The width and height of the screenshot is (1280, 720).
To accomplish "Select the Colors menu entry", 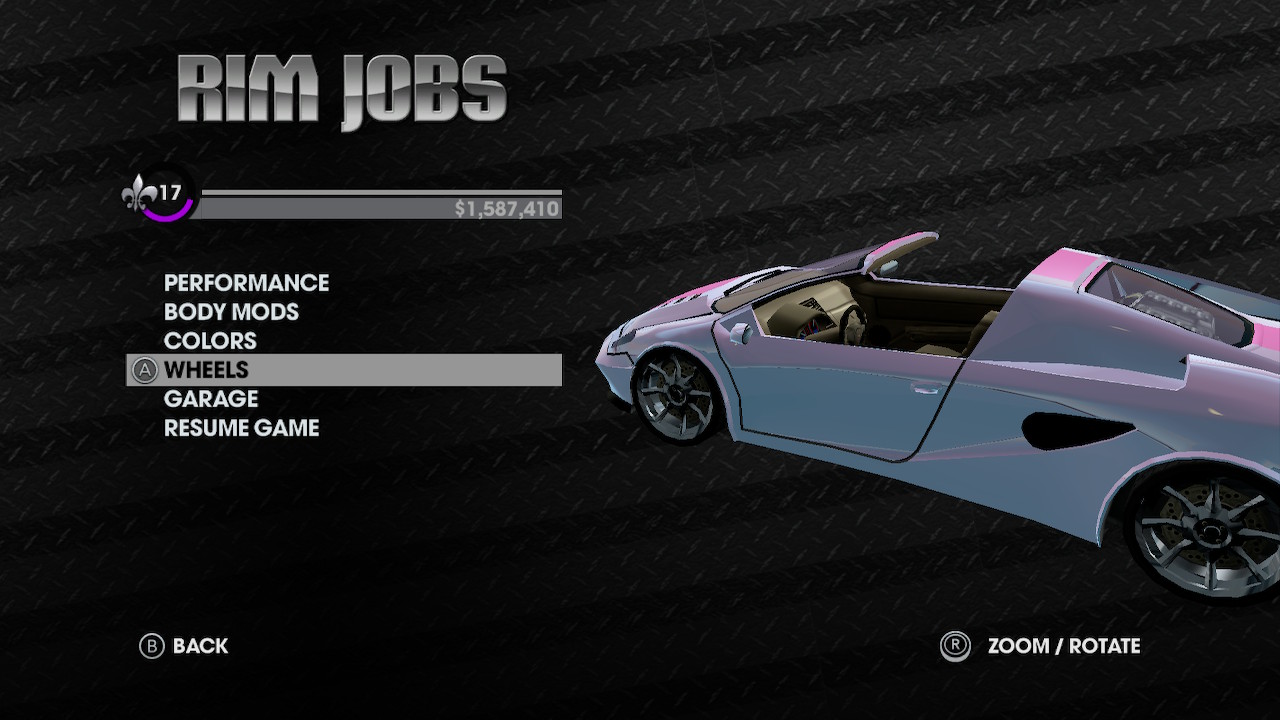I will [210, 341].
